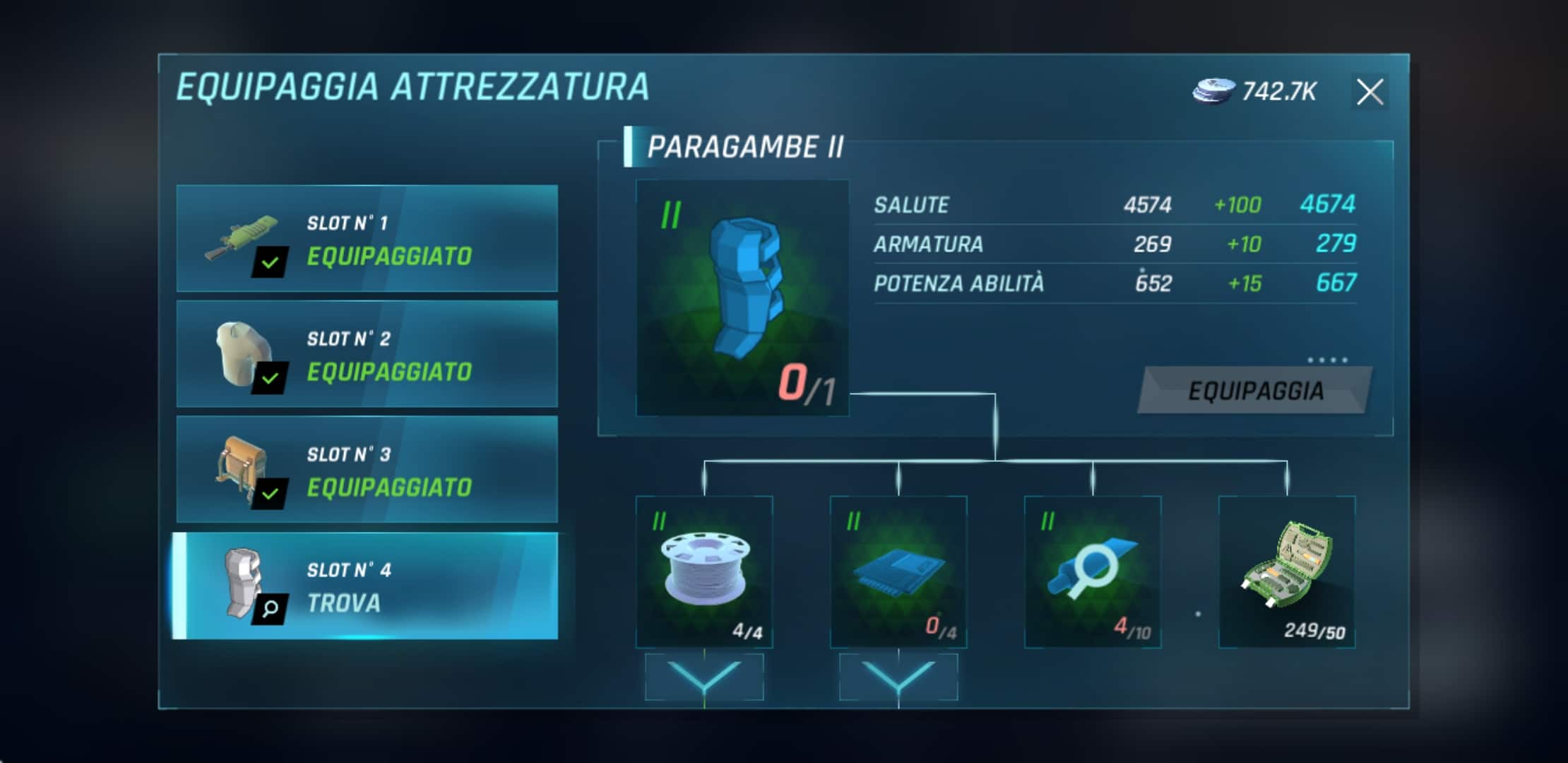Screen dimensions: 1568x763
Task: Click the Paragambe II item image
Action: (x=742, y=297)
